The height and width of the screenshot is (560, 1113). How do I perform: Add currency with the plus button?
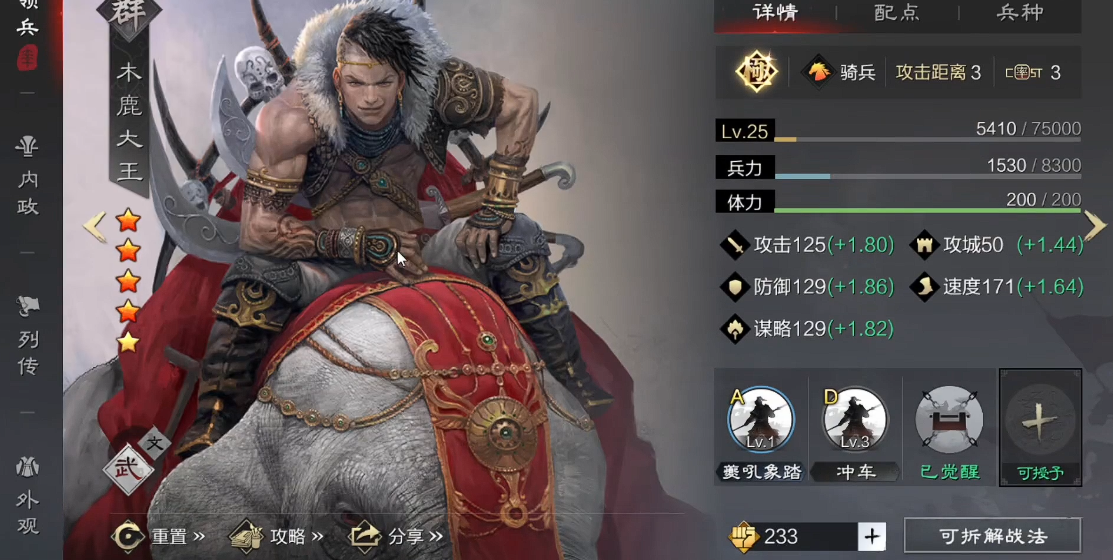pyautogui.click(x=872, y=536)
